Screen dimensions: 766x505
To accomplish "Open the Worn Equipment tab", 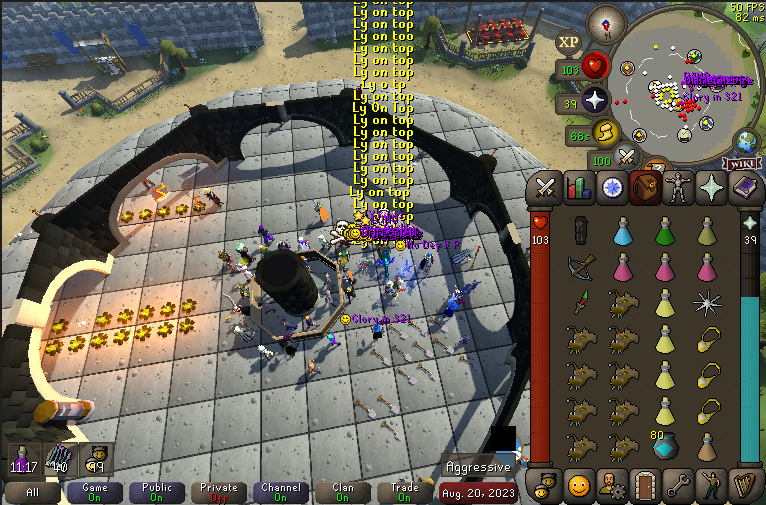I will point(678,187).
